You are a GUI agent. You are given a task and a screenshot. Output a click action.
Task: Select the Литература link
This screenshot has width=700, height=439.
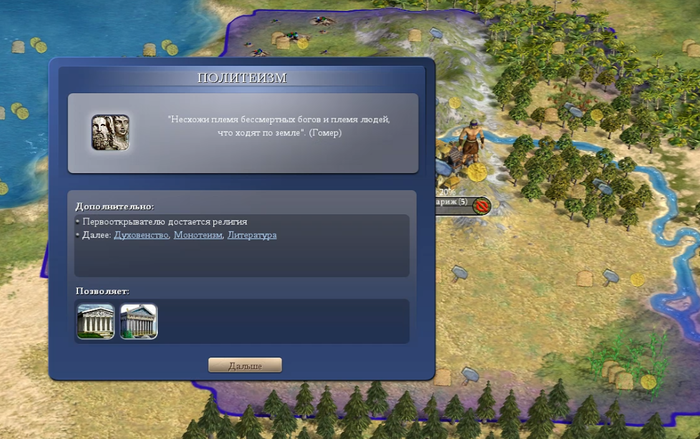(x=252, y=235)
